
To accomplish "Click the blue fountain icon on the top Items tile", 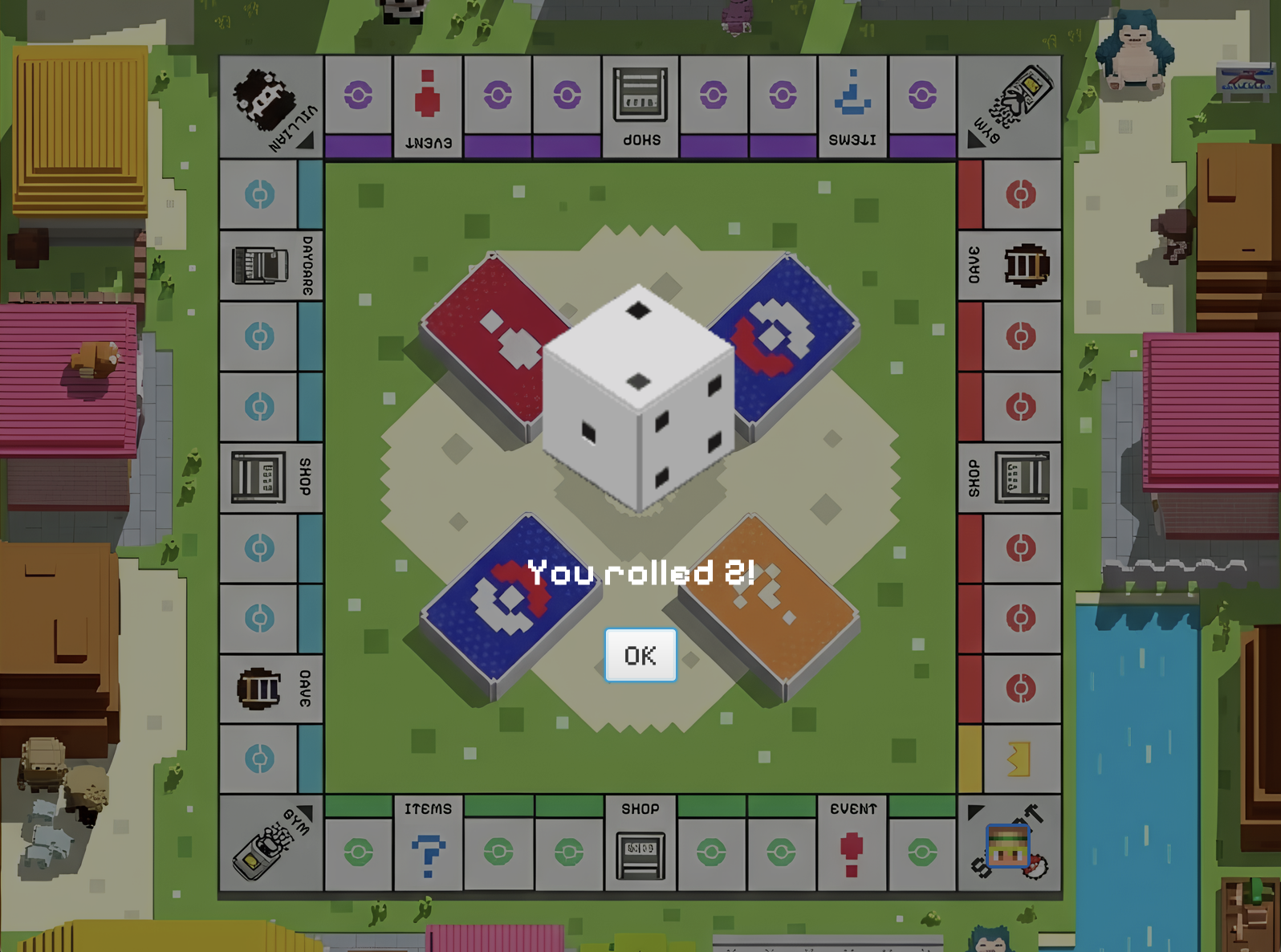I will (851, 95).
